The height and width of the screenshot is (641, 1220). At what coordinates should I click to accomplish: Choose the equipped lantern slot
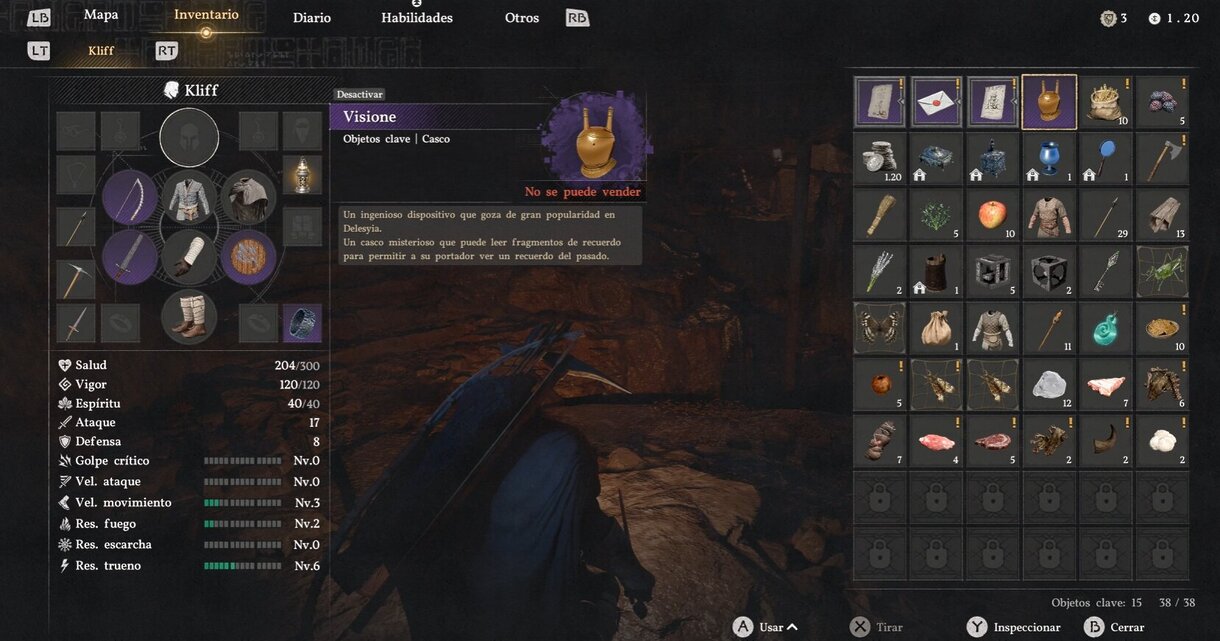302,174
